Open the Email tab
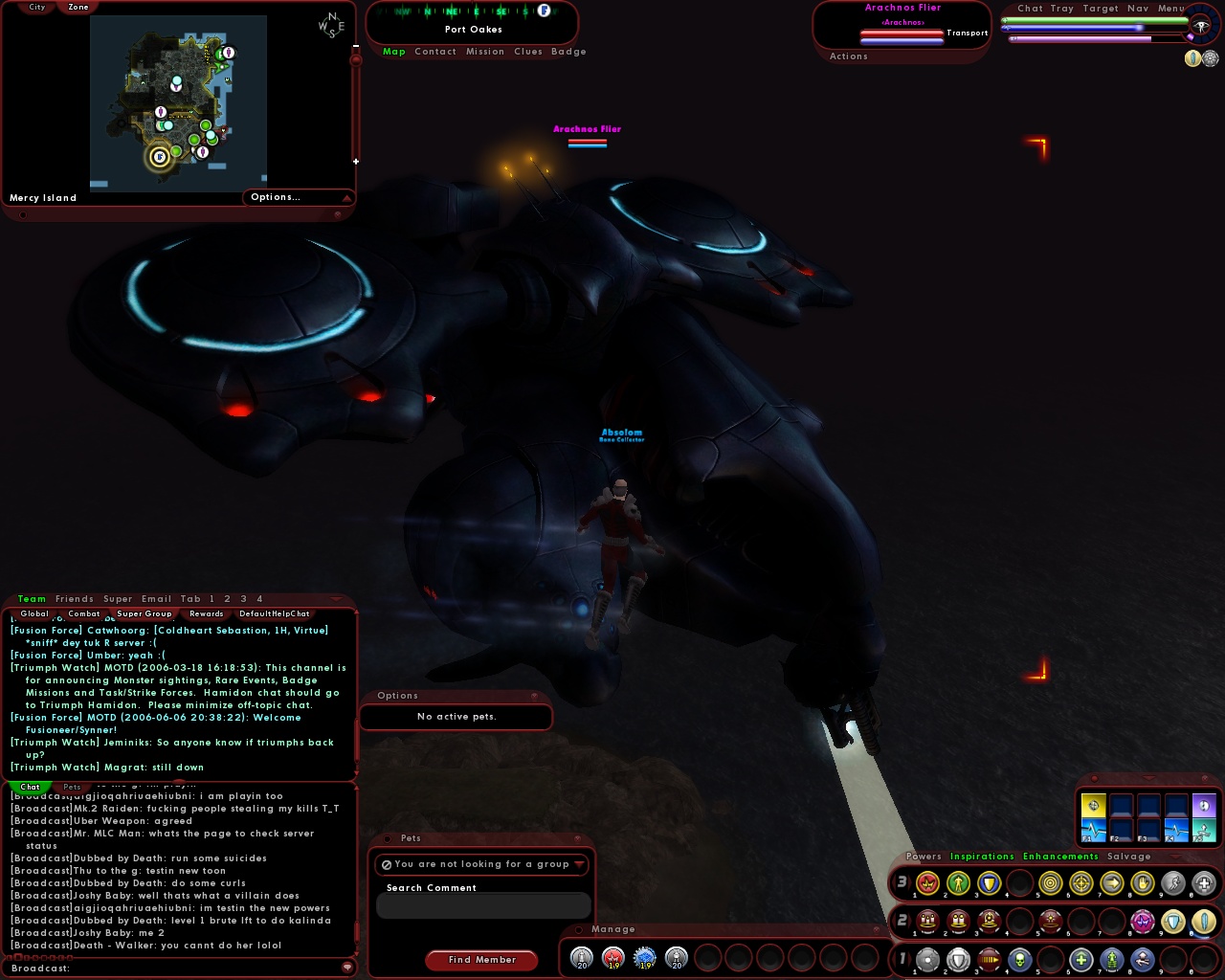The width and height of the screenshot is (1225, 980). 157,599
